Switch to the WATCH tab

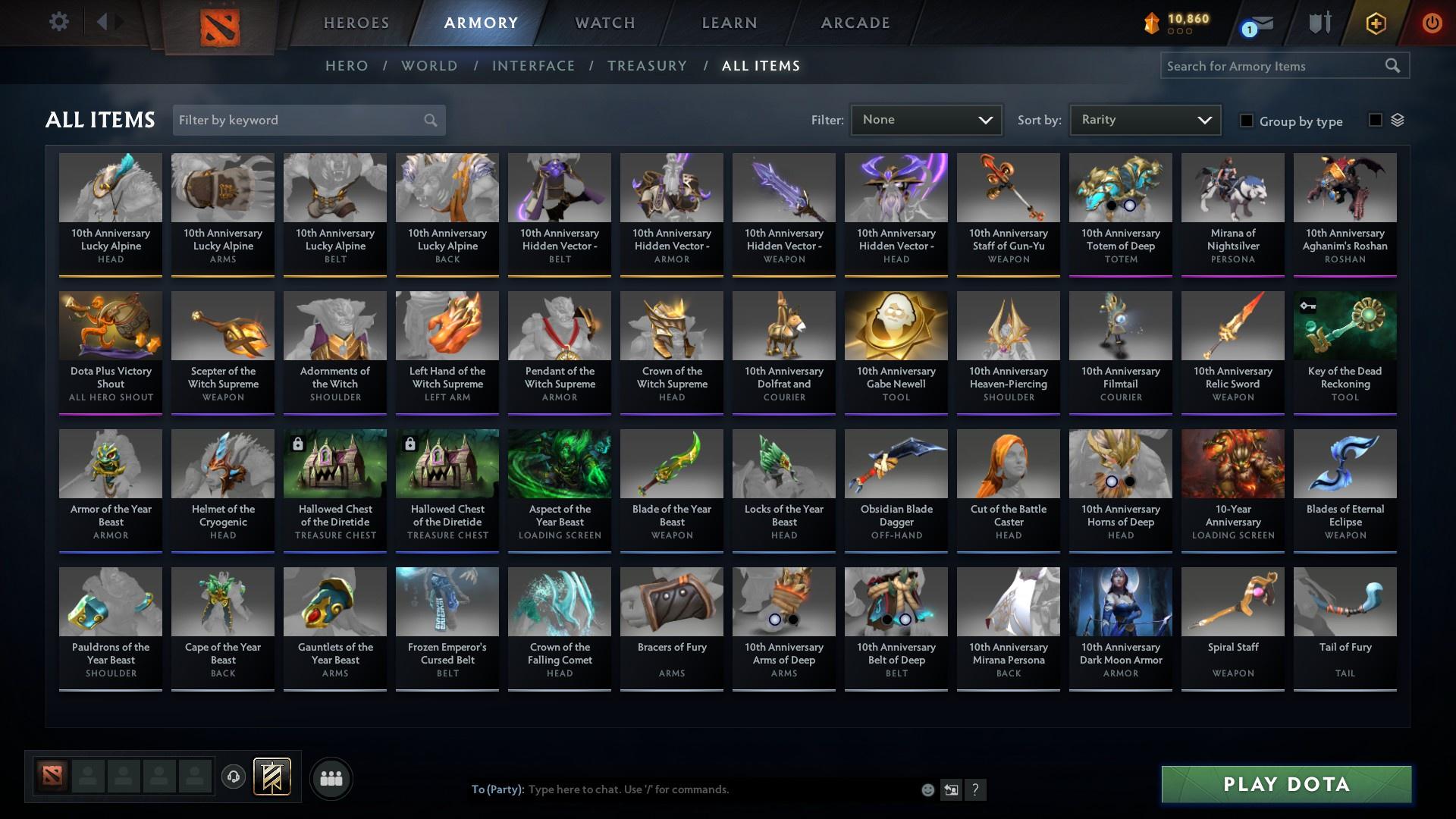pyautogui.click(x=604, y=23)
